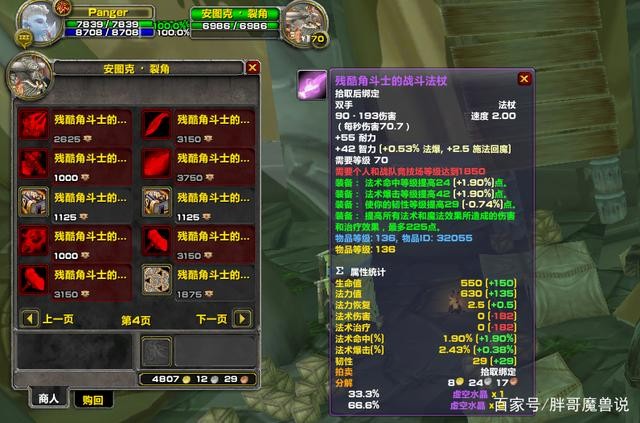
Task: Open the 购回 buyback tab
Action: (92, 399)
